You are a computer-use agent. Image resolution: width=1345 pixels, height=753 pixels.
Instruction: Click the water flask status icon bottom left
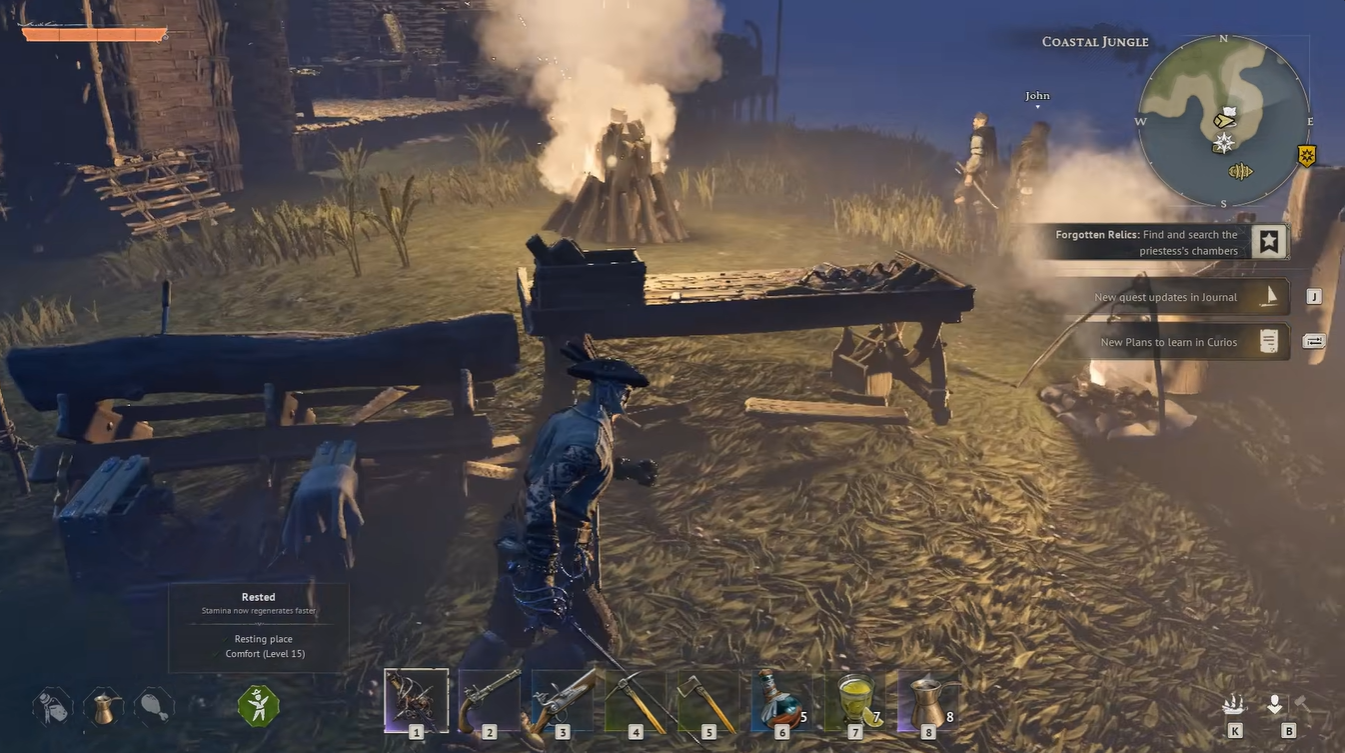[x=50, y=705]
